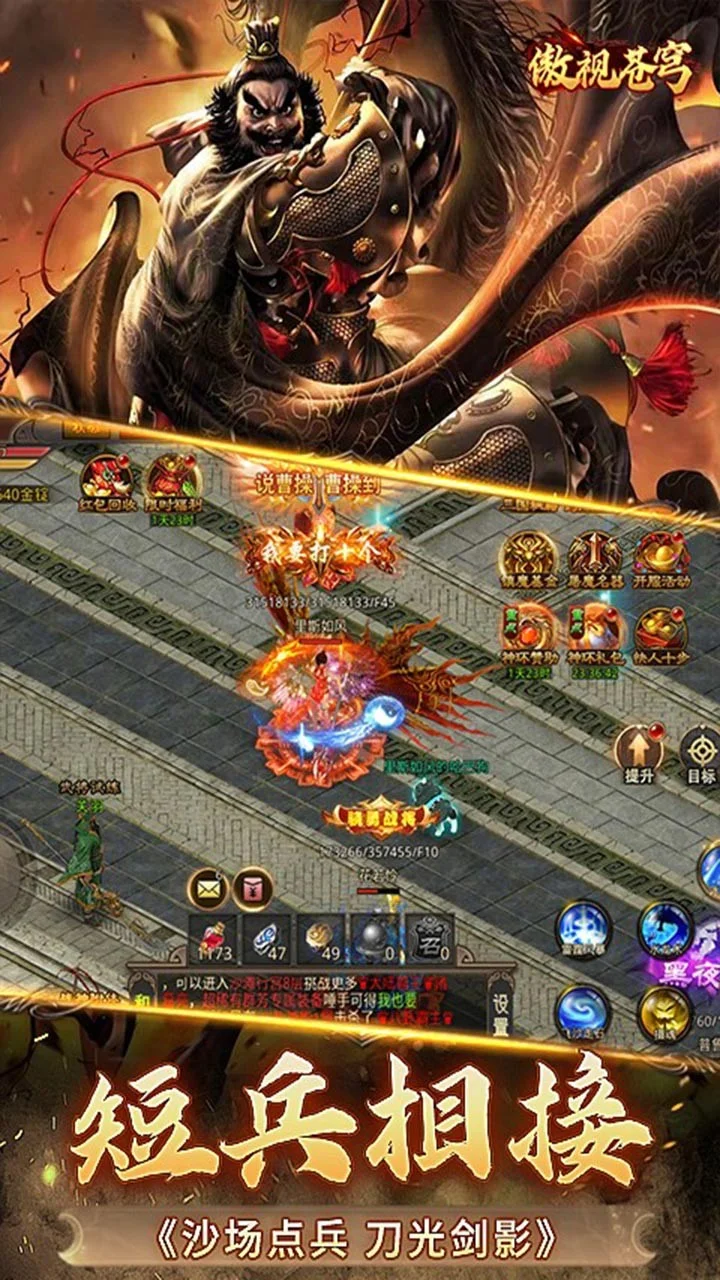
Task: Open the 神环礼包 gift pack icon
Action: coord(595,630)
